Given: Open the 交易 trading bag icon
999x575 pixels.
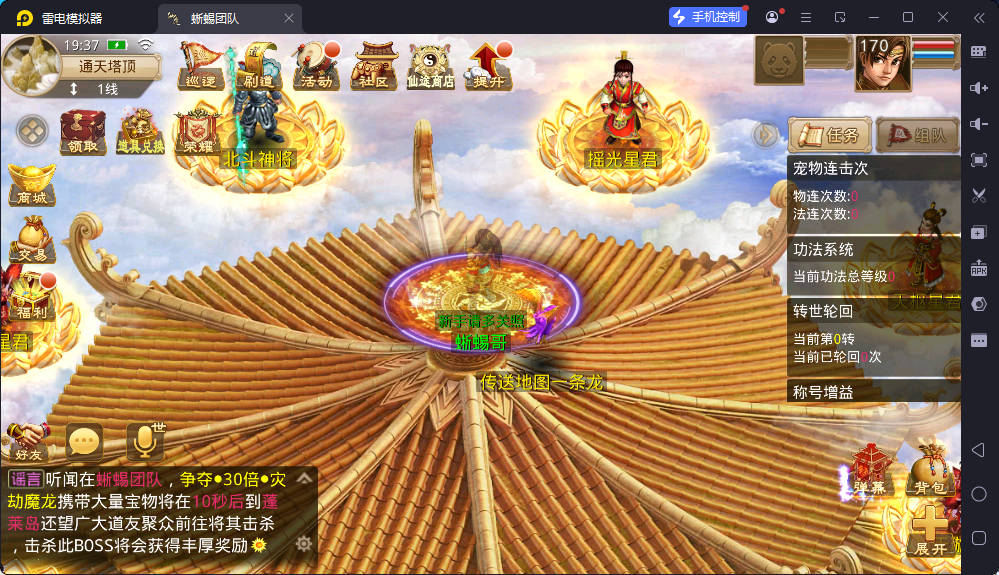Looking at the screenshot, I should pos(31,240).
